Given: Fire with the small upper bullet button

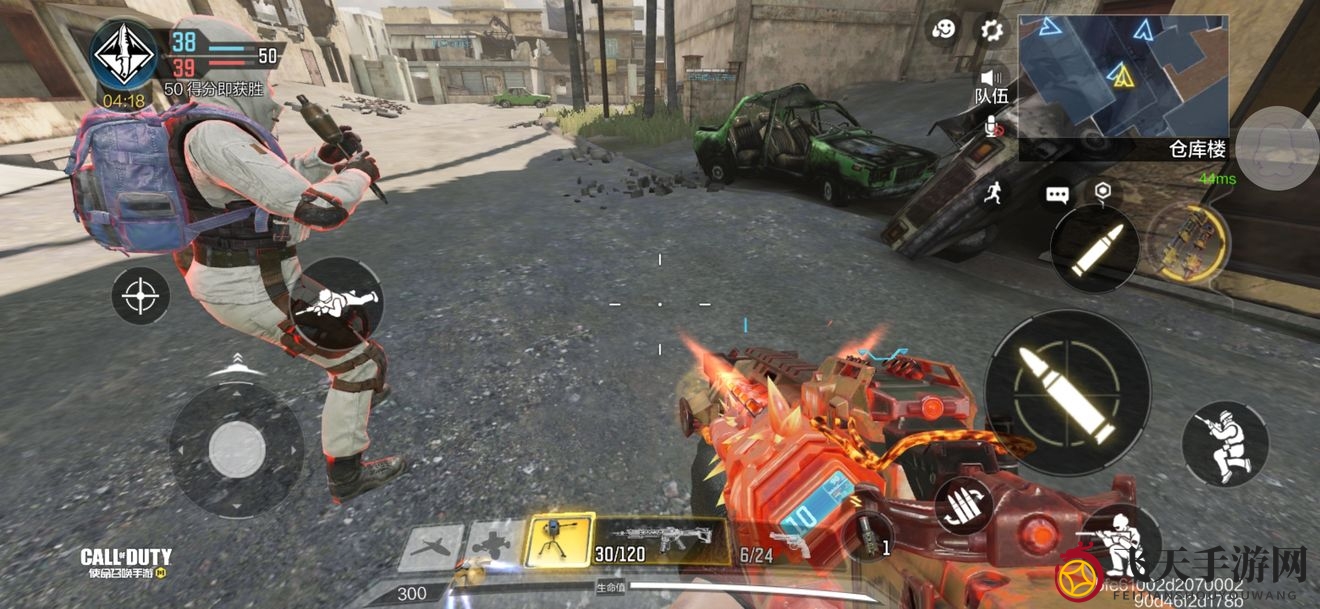Looking at the screenshot, I should (x=1094, y=249).
